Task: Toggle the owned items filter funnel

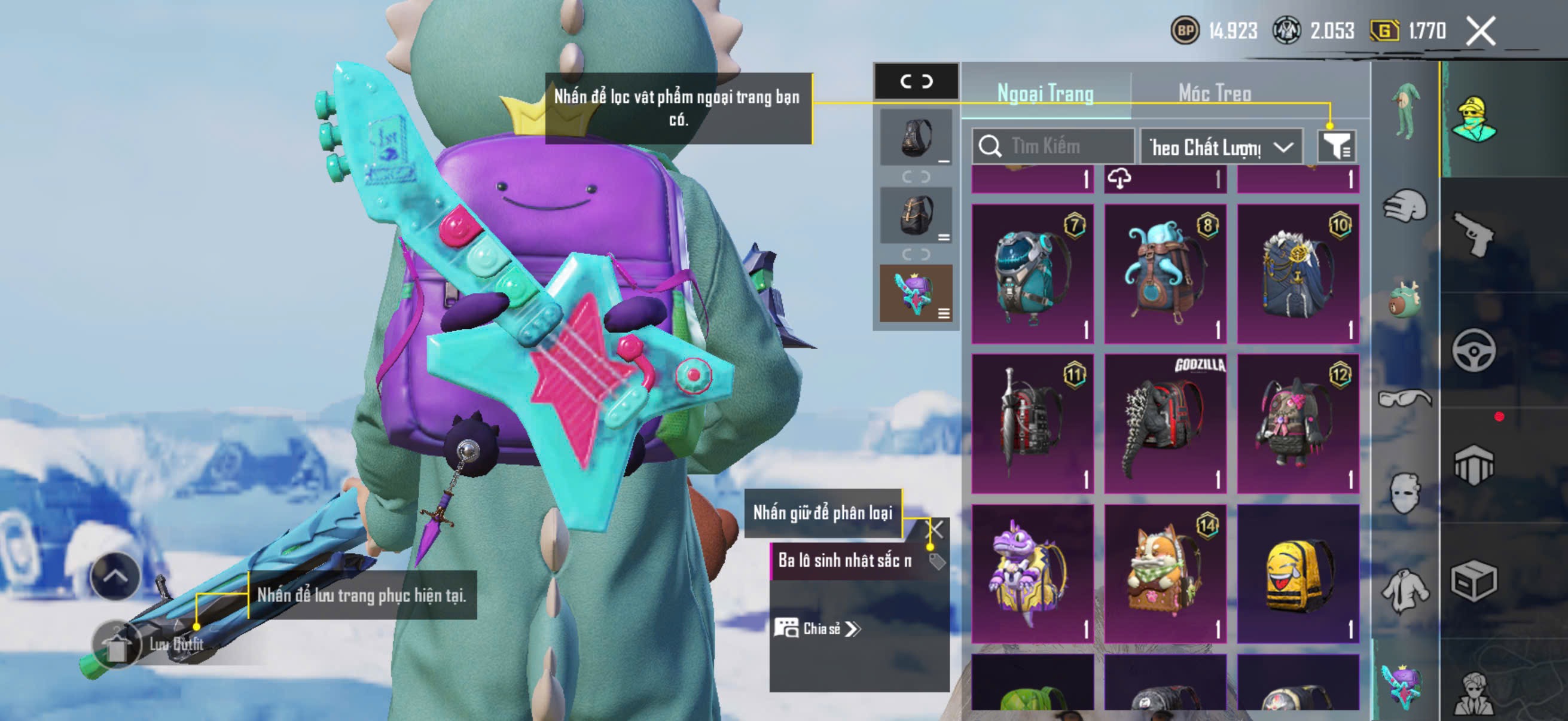Action: coord(1336,146)
